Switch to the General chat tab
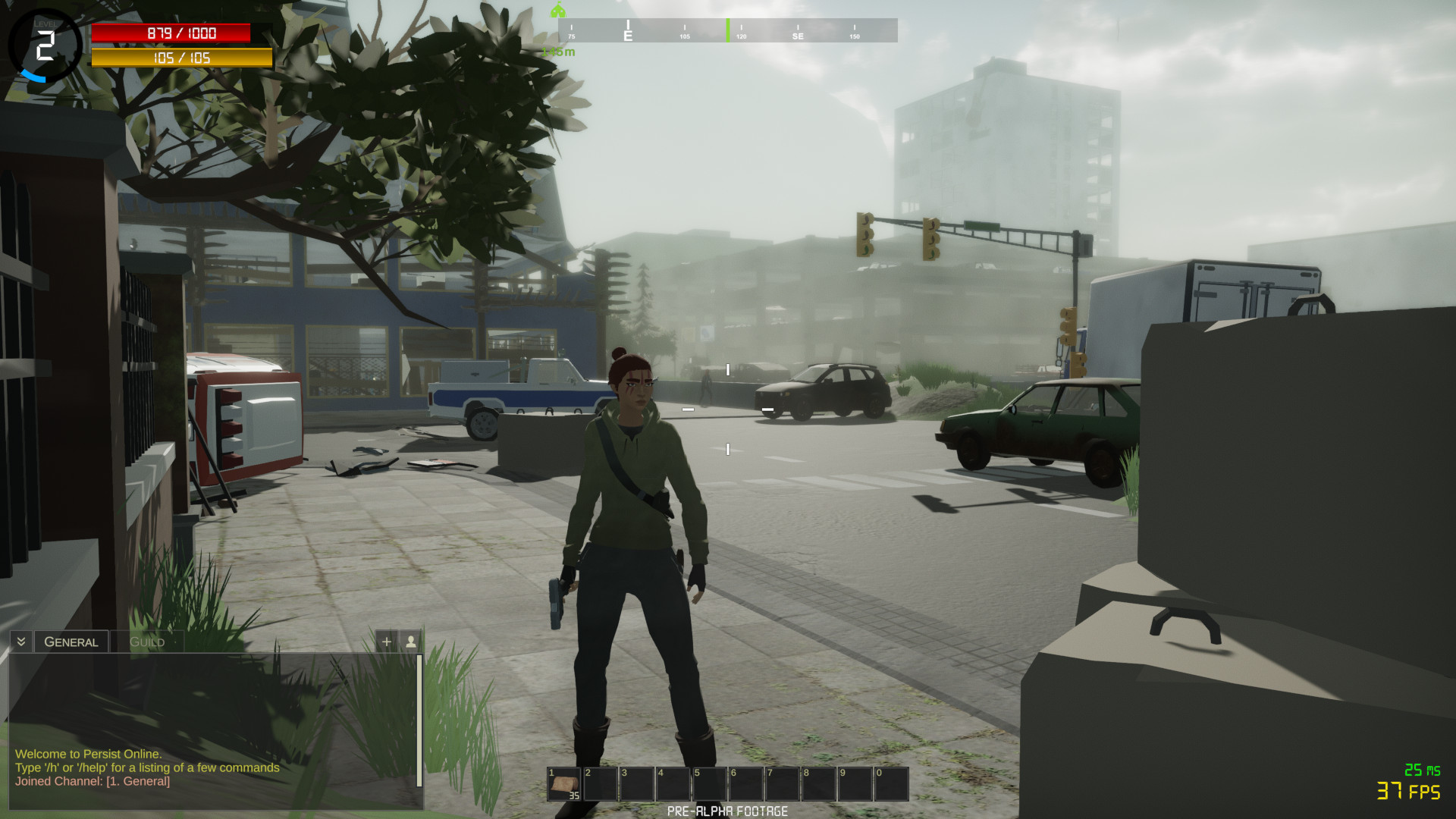Screen dimensions: 1456x819 pos(71,642)
